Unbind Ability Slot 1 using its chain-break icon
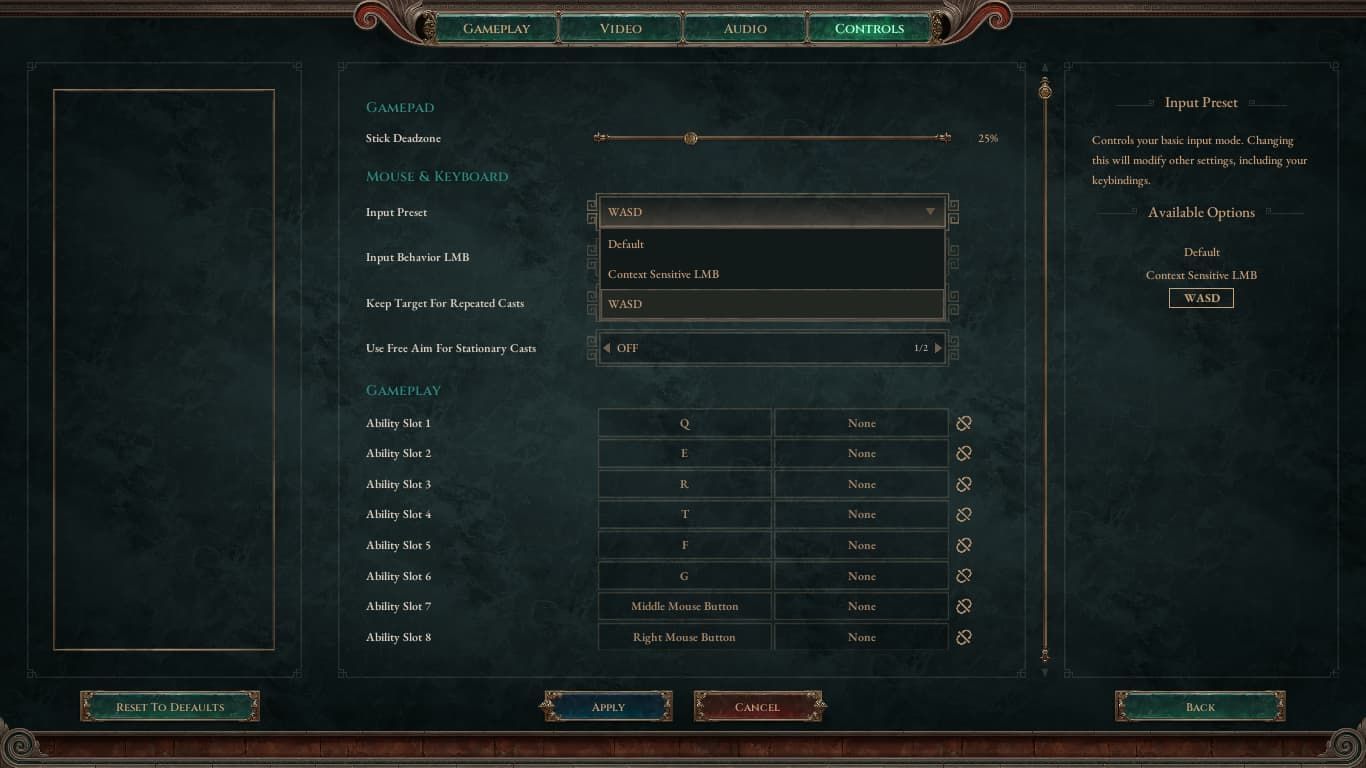Image resolution: width=1366 pixels, height=768 pixels. (962, 422)
